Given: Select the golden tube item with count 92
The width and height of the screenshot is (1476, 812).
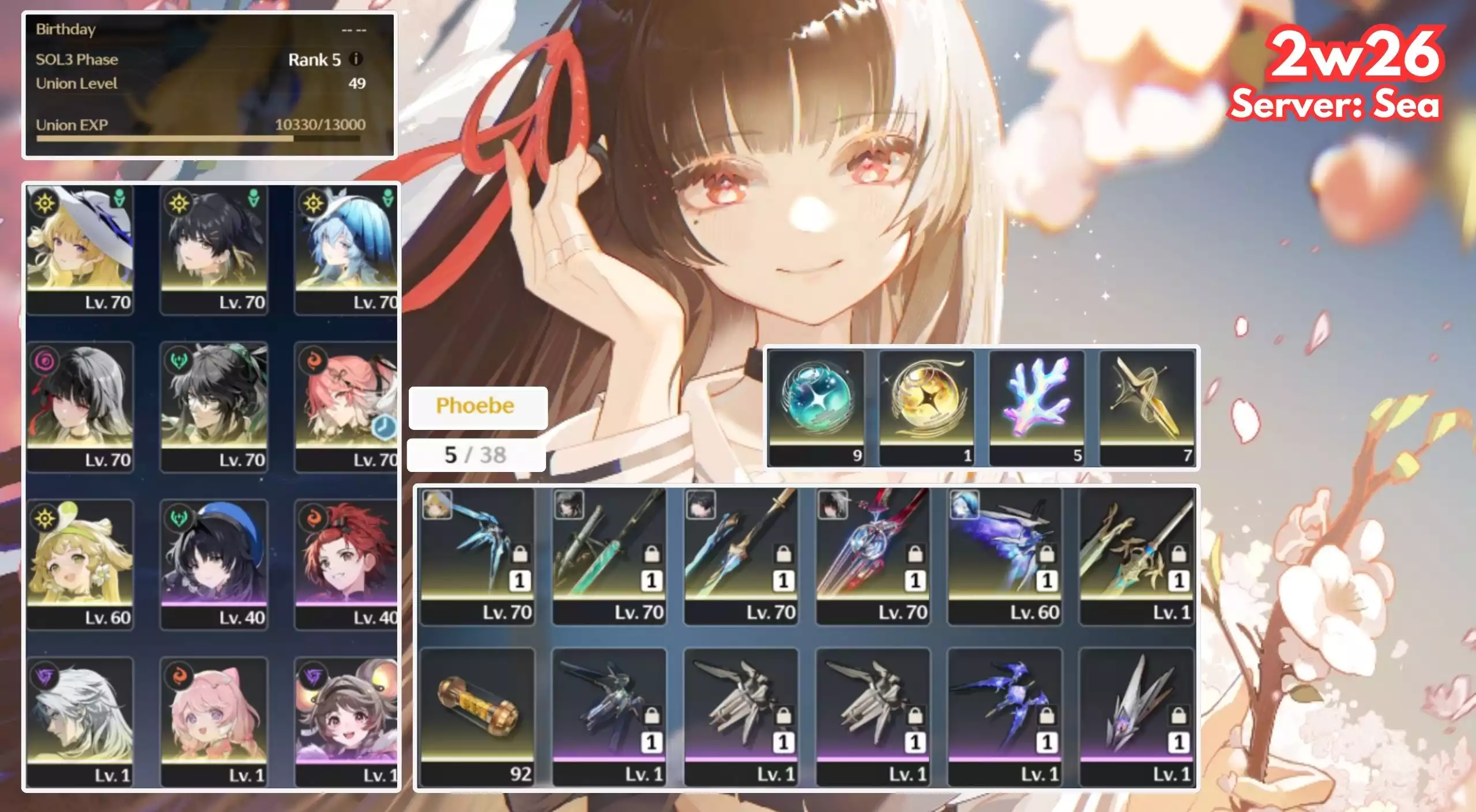Looking at the screenshot, I should click(x=477, y=716).
